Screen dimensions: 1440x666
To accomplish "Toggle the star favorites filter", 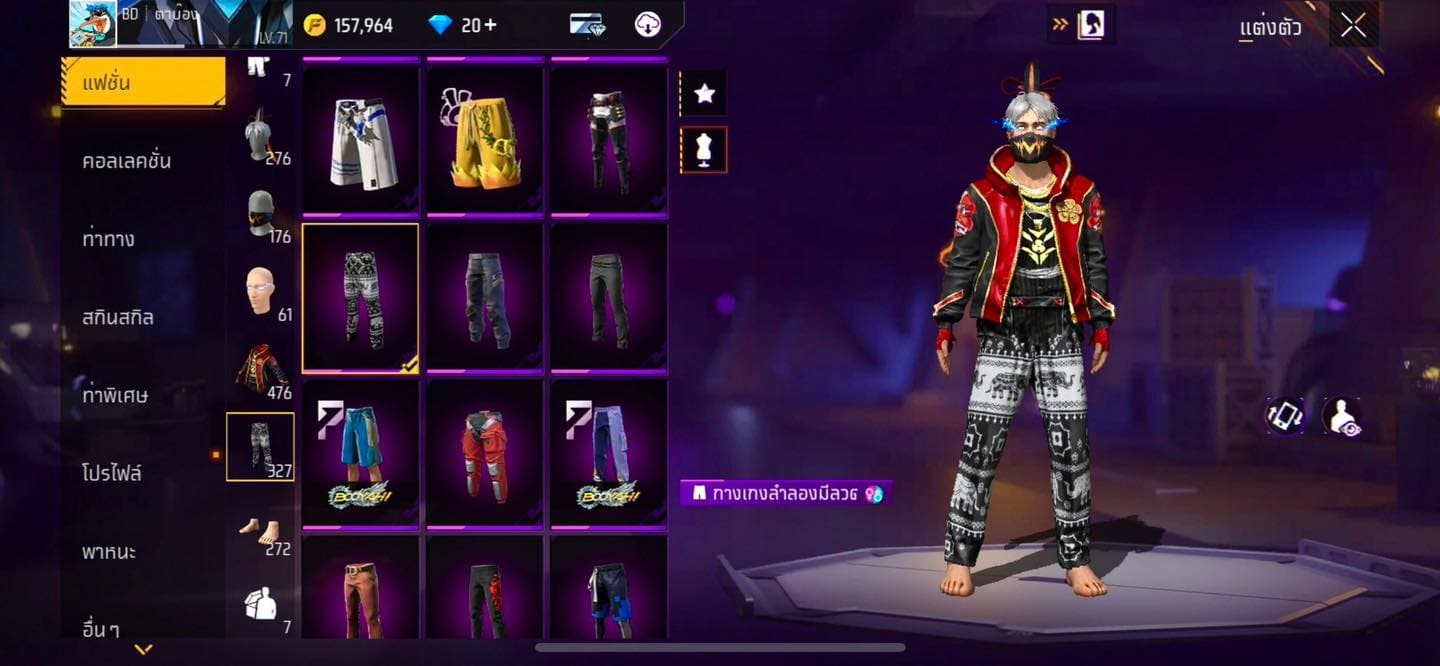I will (x=704, y=94).
